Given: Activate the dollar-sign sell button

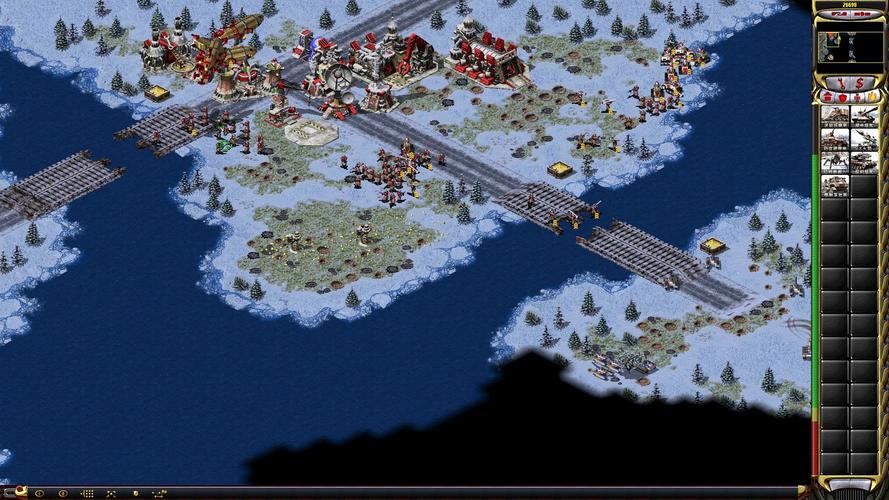Looking at the screenshot, I should click(x=860, y=81).
